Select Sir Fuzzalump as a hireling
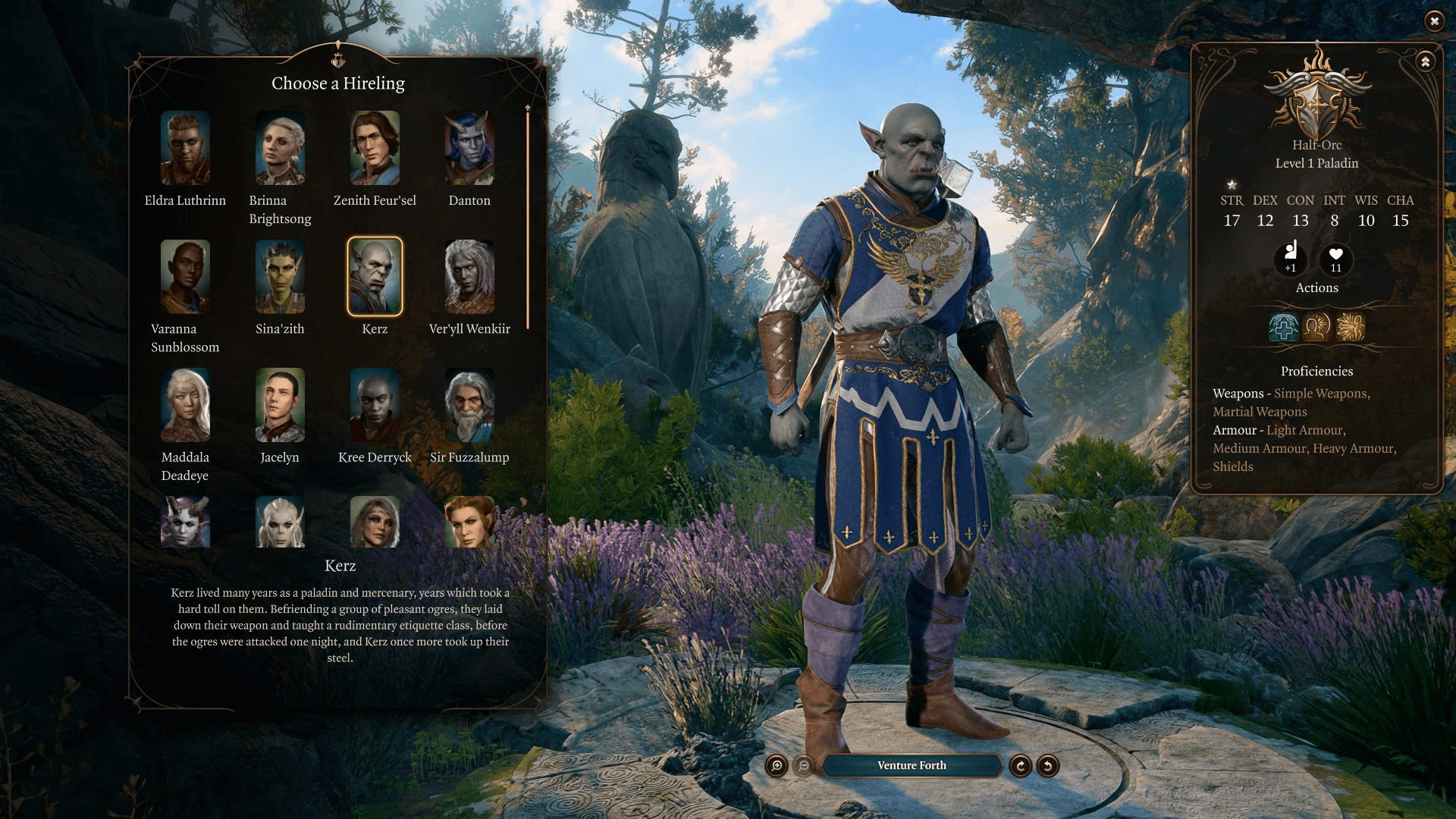Viewport: 1456px width, 819px height. (469, 404)
